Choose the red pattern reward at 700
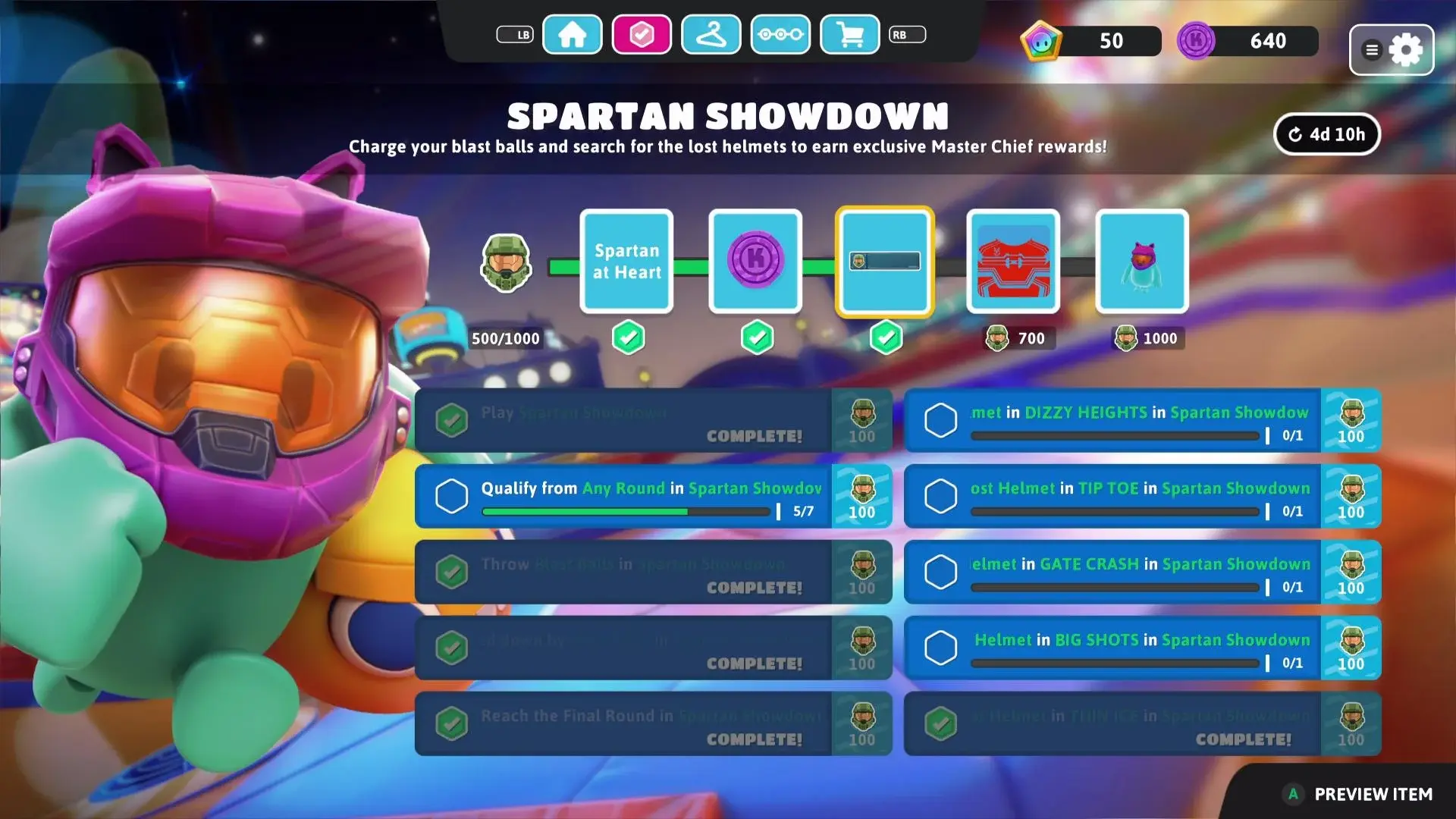1456x819 pixels. [x=1013, y=261]
